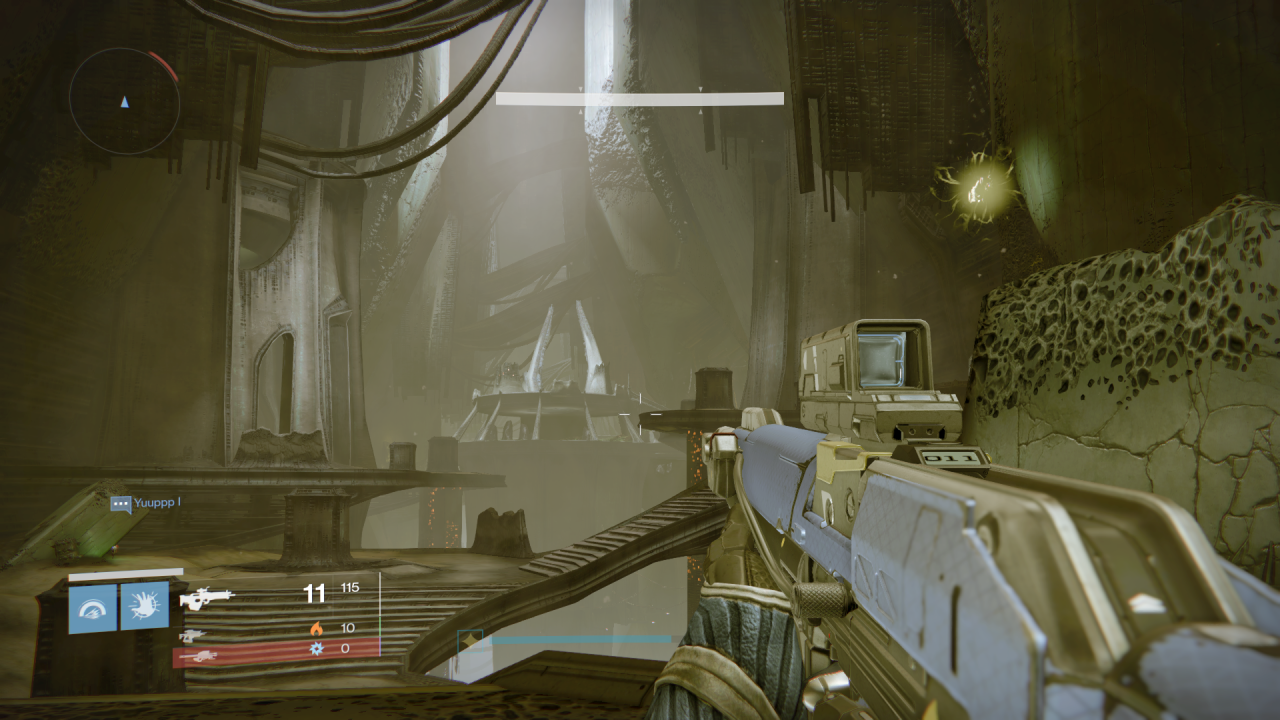Switch to the special weapon icon
The height and width of the screenshot is (720, 1280).
193,635
